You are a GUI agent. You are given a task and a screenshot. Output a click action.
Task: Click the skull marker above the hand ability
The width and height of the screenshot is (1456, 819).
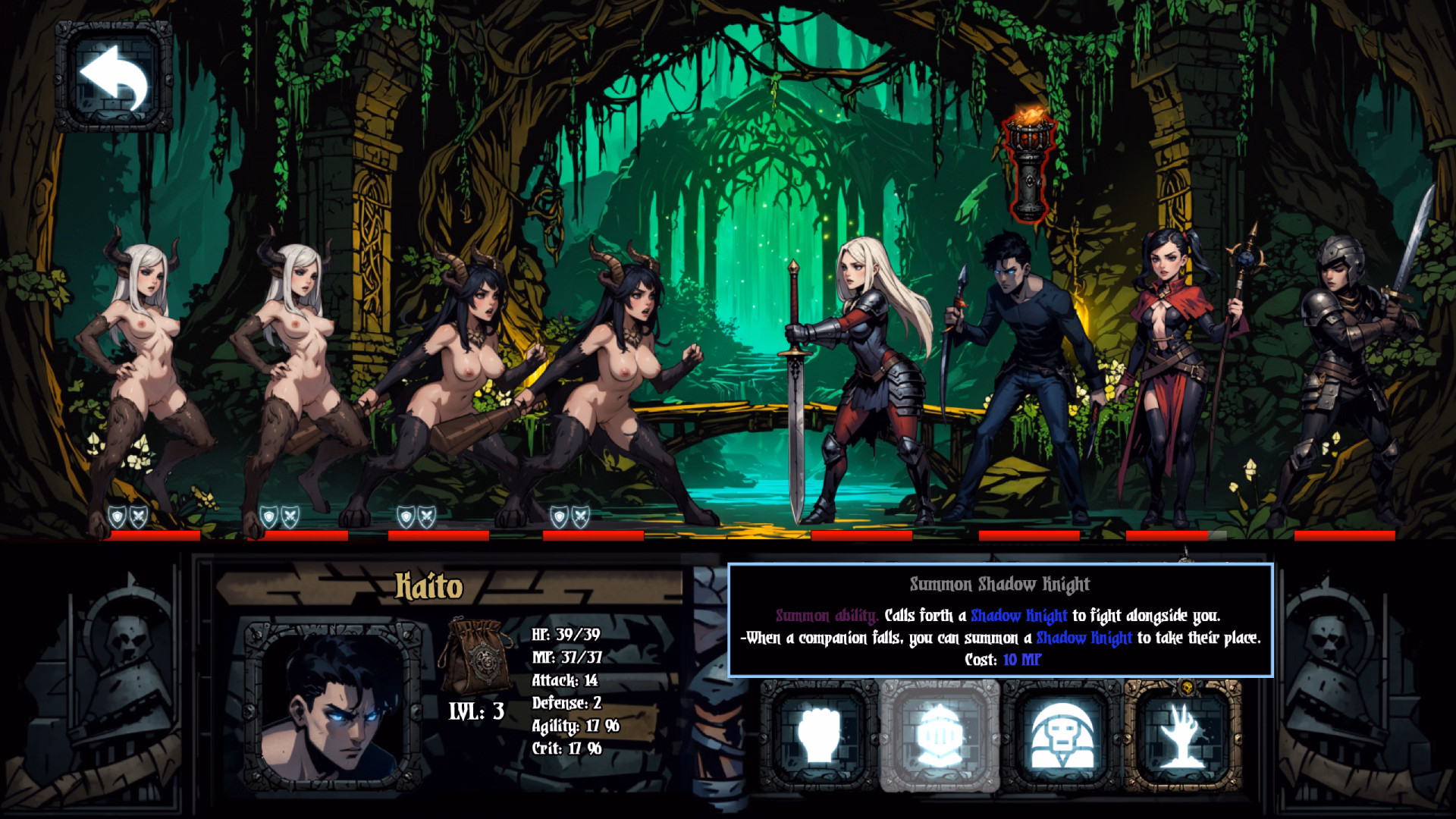pos(1187,687)
